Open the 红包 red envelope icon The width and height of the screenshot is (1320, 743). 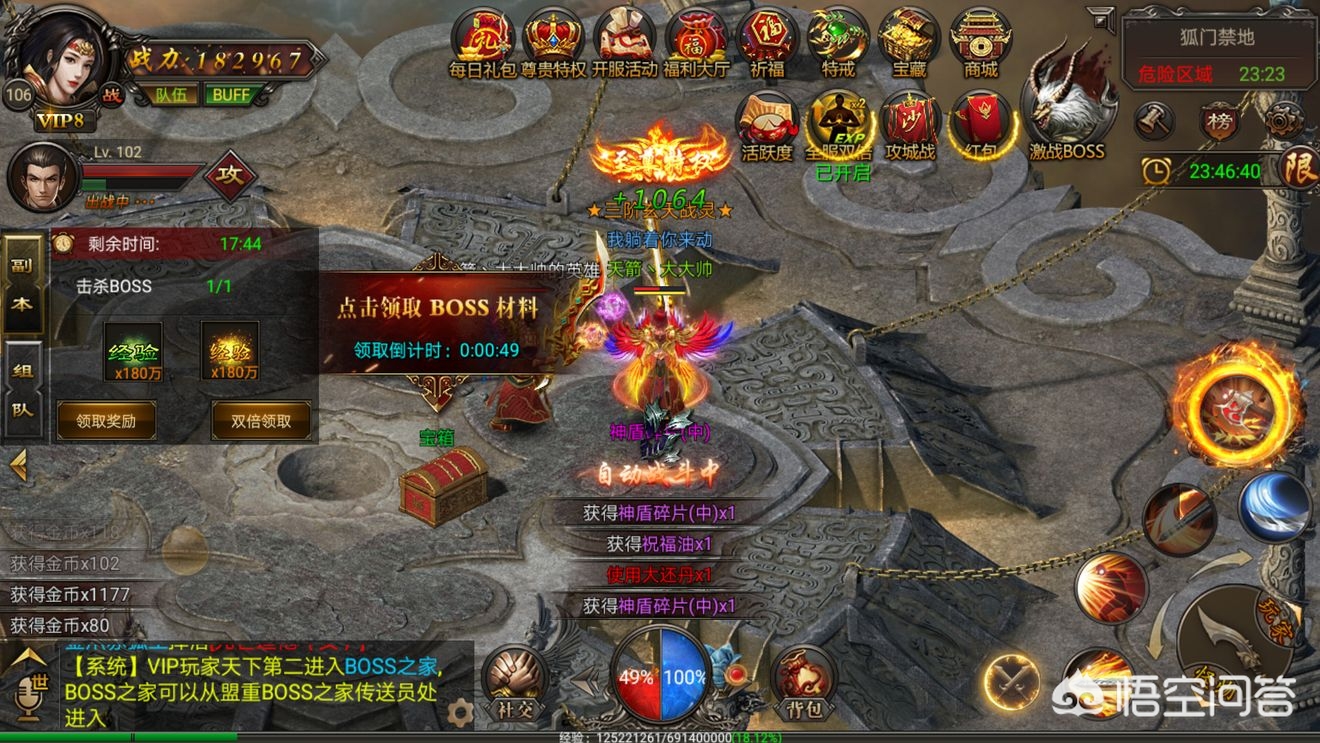tap(982, 124)
